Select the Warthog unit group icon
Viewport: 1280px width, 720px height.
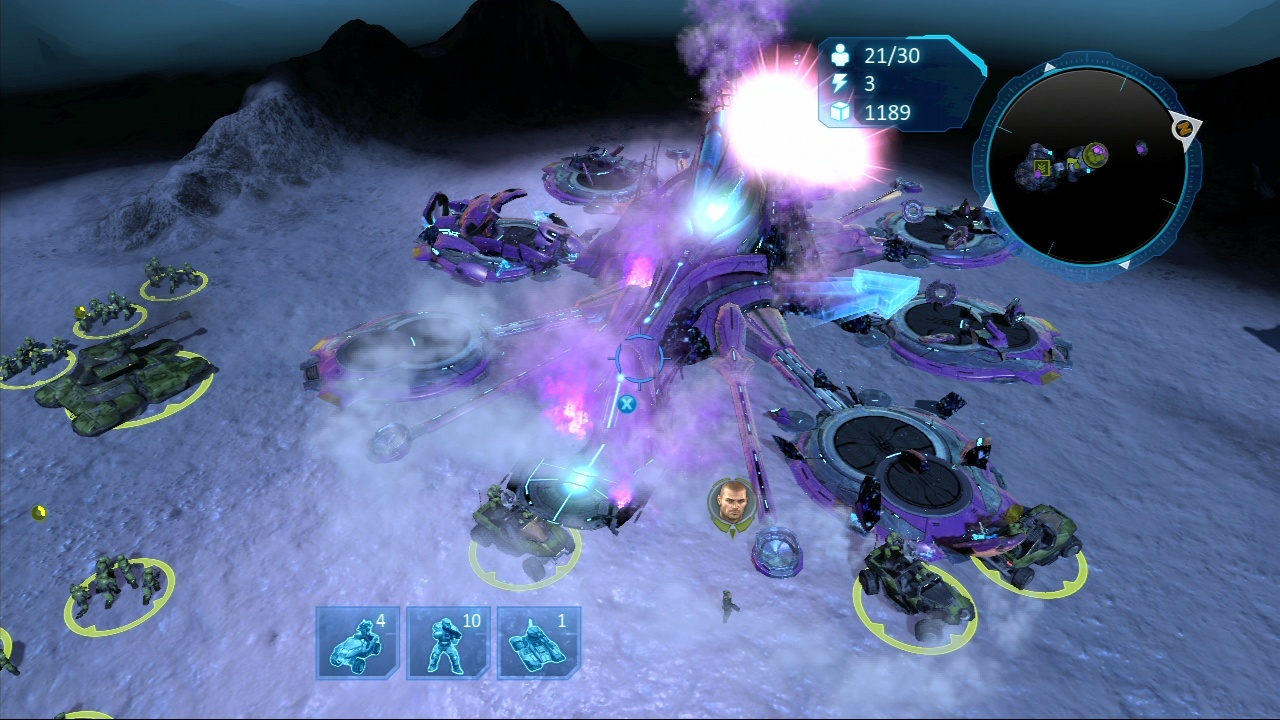pos(357,642)
